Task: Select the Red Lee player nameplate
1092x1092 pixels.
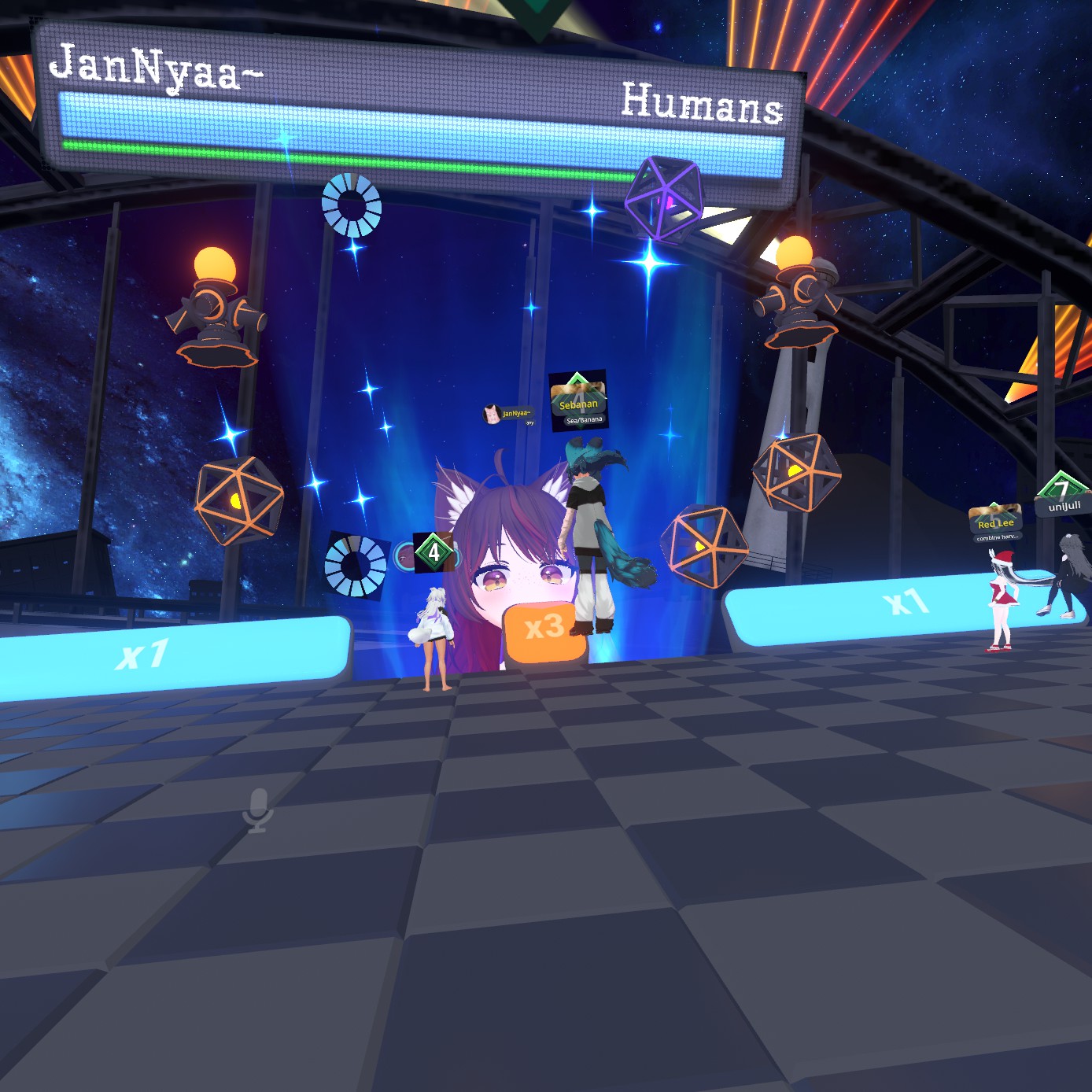Action: [995, 523]
